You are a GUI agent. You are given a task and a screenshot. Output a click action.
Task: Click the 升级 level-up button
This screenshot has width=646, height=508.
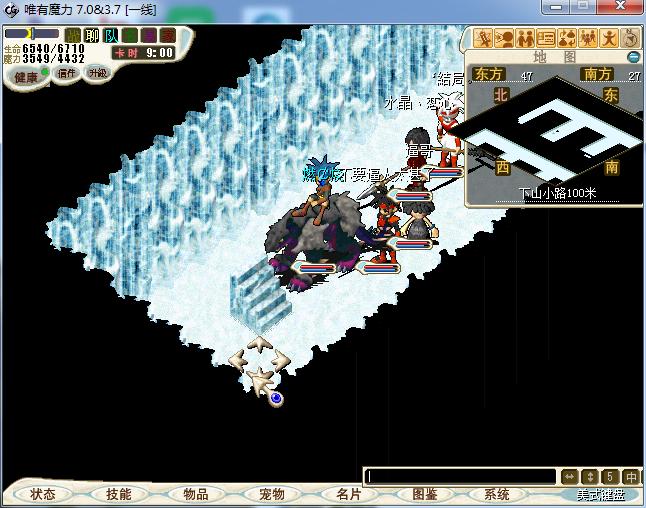coord(98,73)
